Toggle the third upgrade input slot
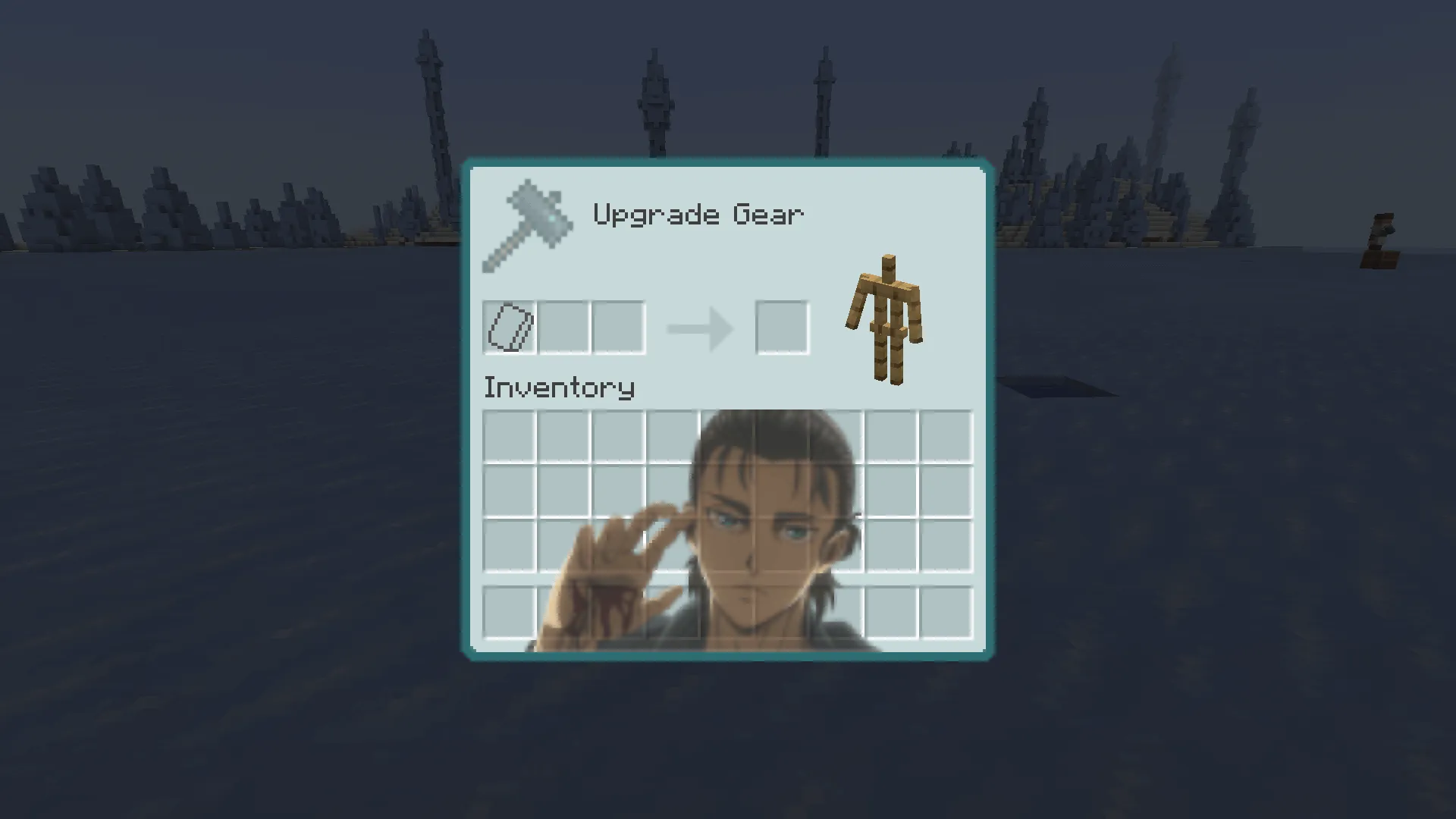Viewport: 1456px width, 819px height. [x=619, y=328]
